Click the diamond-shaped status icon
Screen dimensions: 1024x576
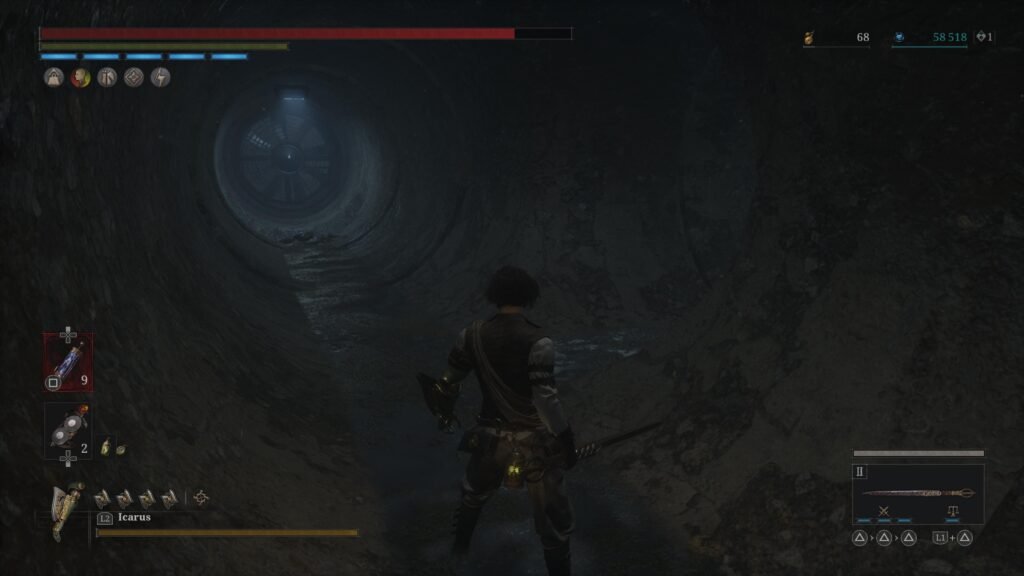pyautogui.click(x=134, y=77)
